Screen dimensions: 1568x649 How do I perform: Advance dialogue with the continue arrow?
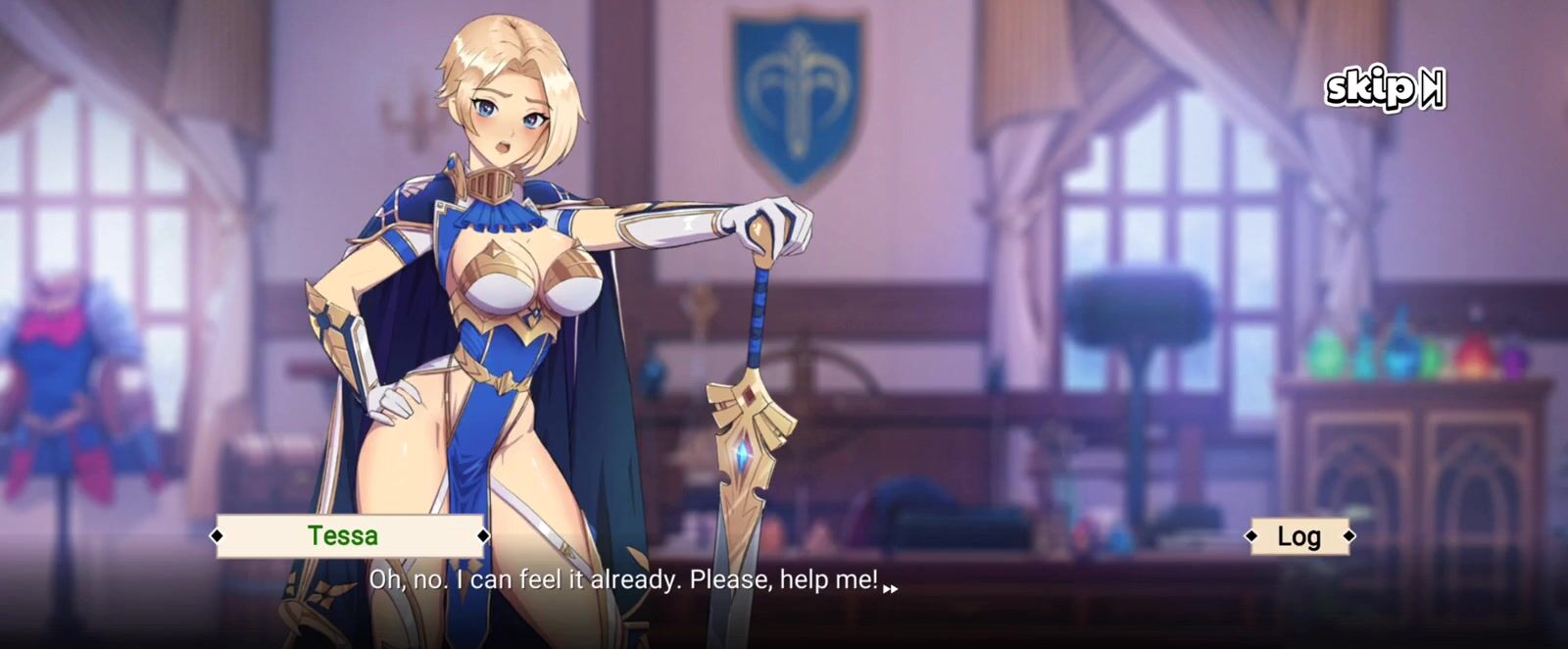pyautogui.click(x=890, y=589)
